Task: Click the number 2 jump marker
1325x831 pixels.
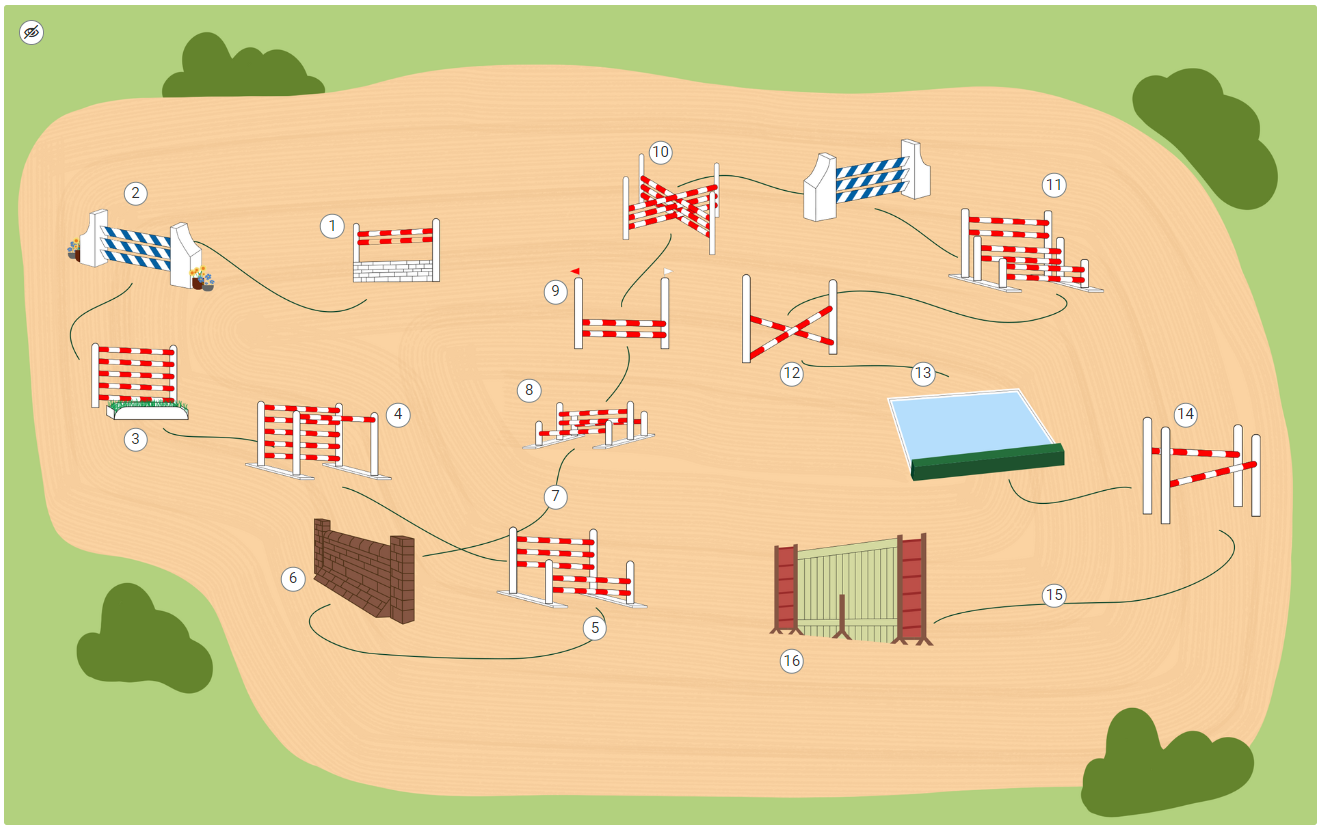Action: (x=136, y=193)
